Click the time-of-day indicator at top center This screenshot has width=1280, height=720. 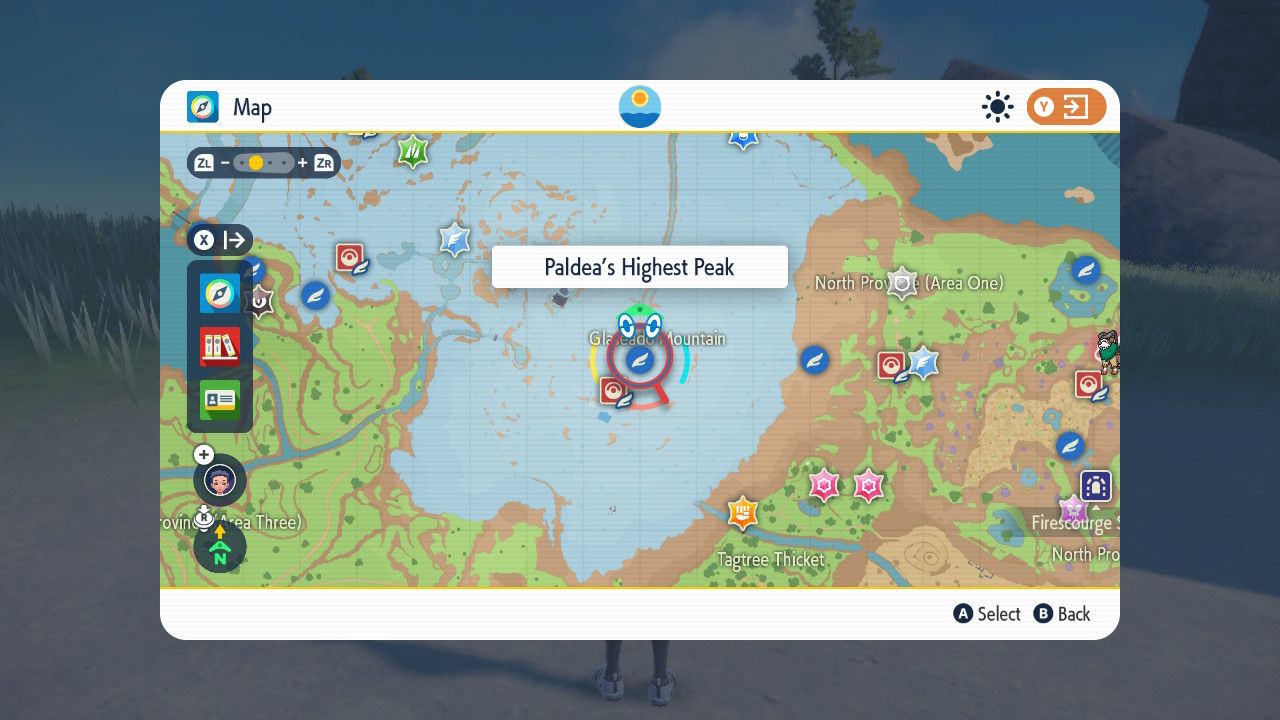[639, 106]
